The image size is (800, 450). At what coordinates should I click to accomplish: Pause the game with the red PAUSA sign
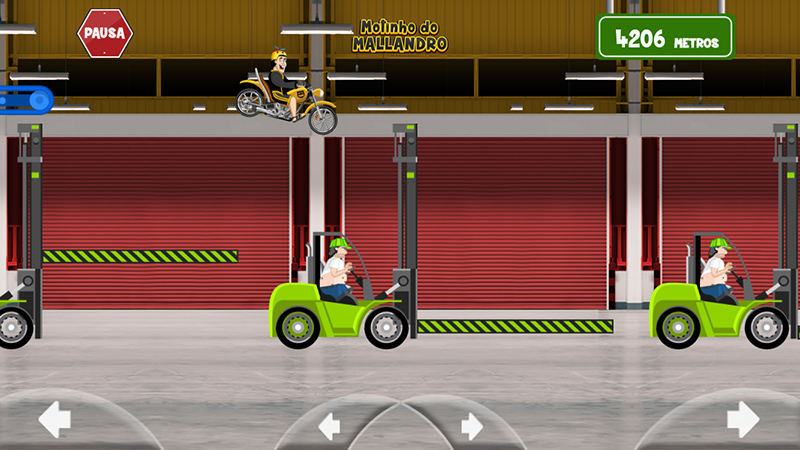pos(105,33)
